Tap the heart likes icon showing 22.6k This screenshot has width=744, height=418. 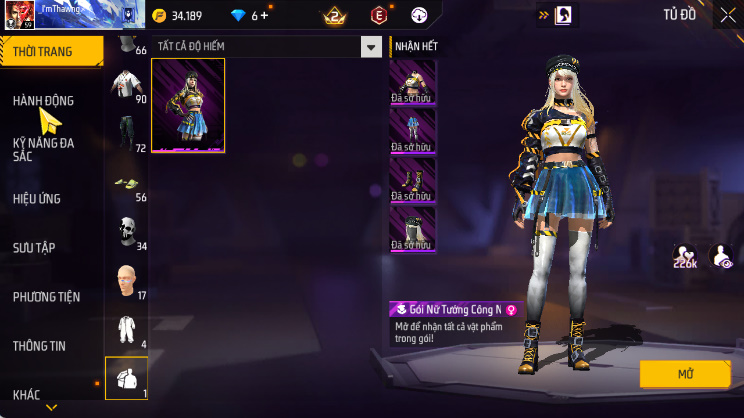[685, 255]
